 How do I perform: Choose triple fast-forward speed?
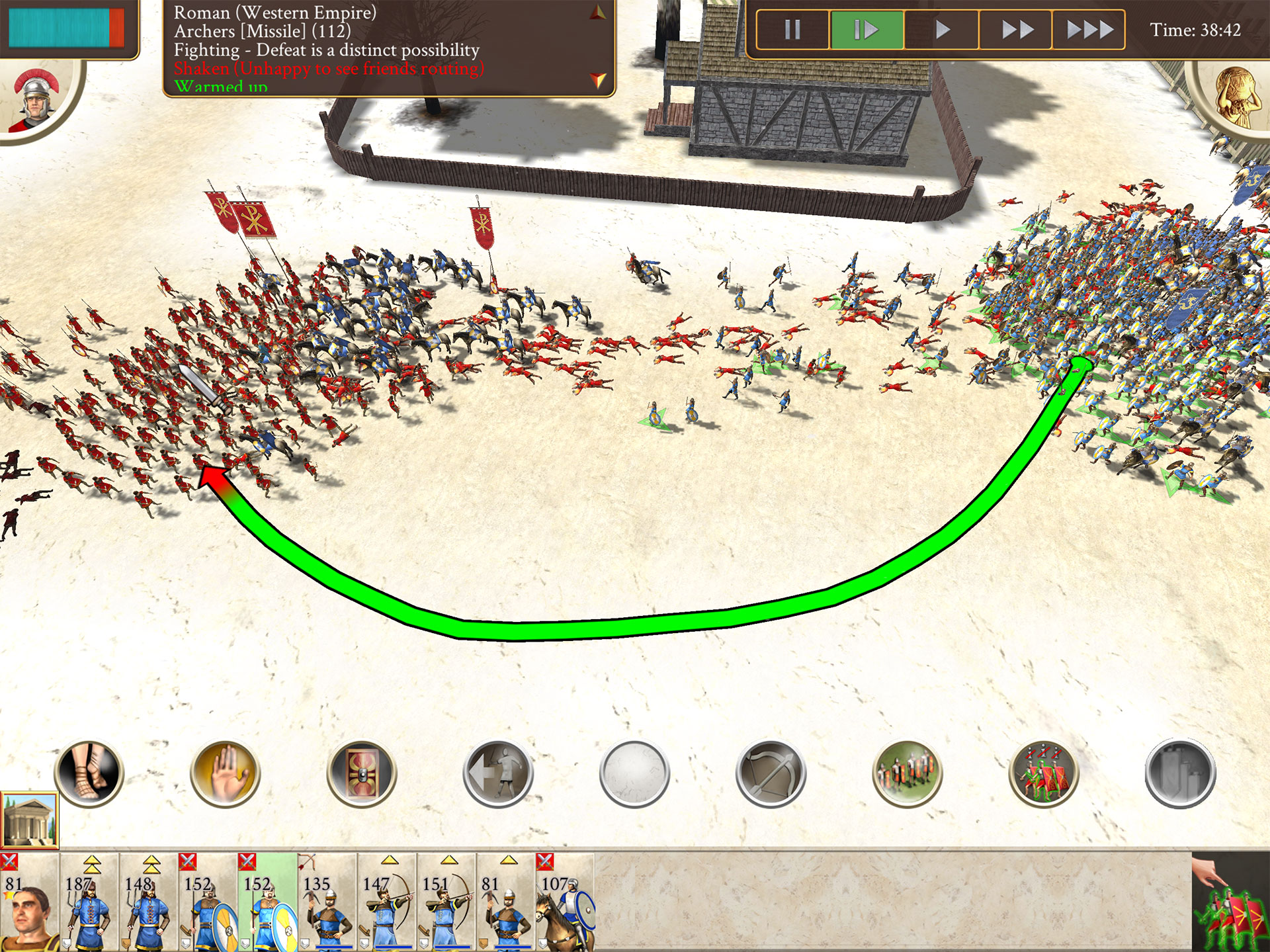point(1089,30)
